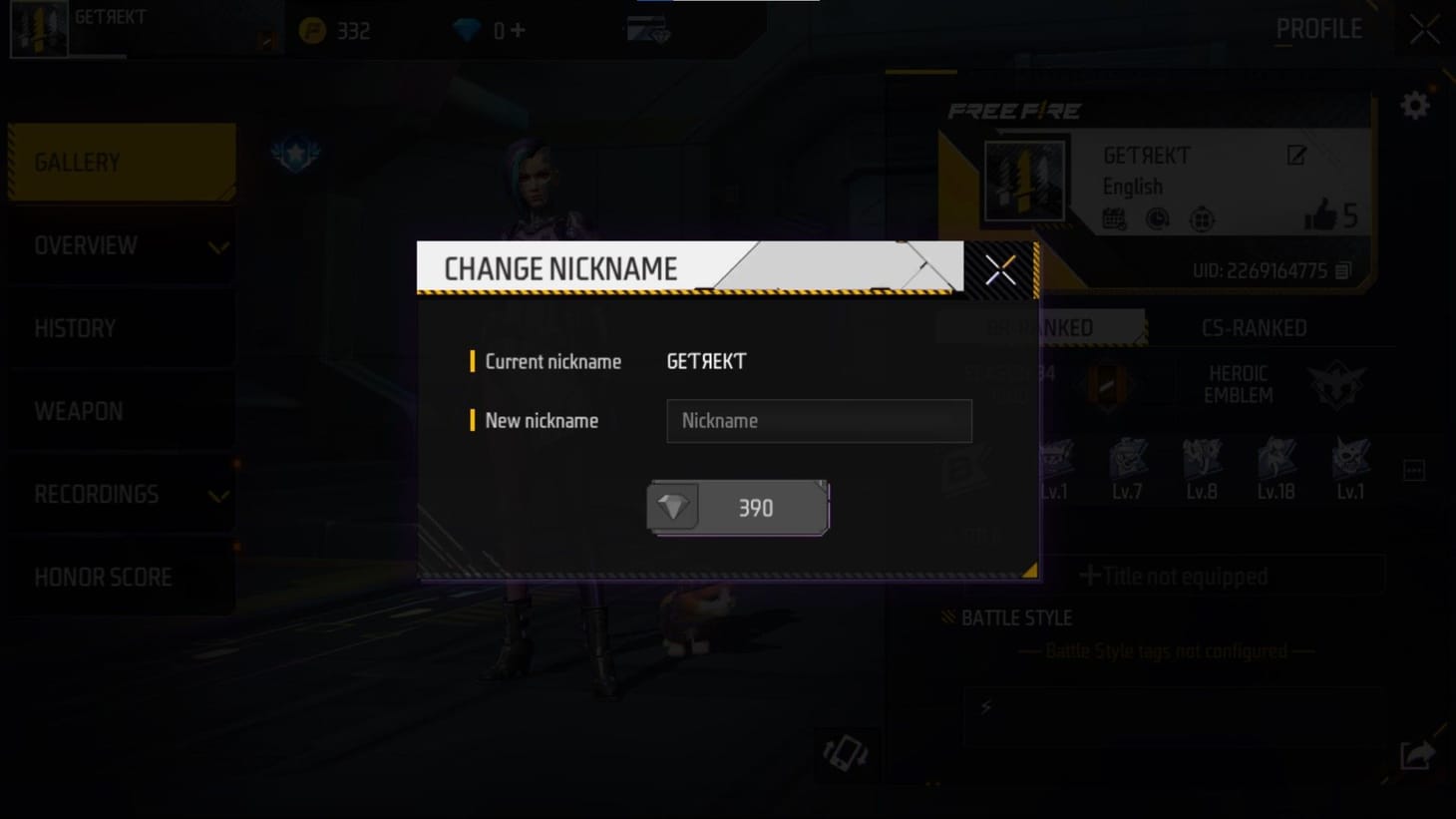Open the settings gear on the profile card
Viewport: 1456px width, 819px height.
1414,104
